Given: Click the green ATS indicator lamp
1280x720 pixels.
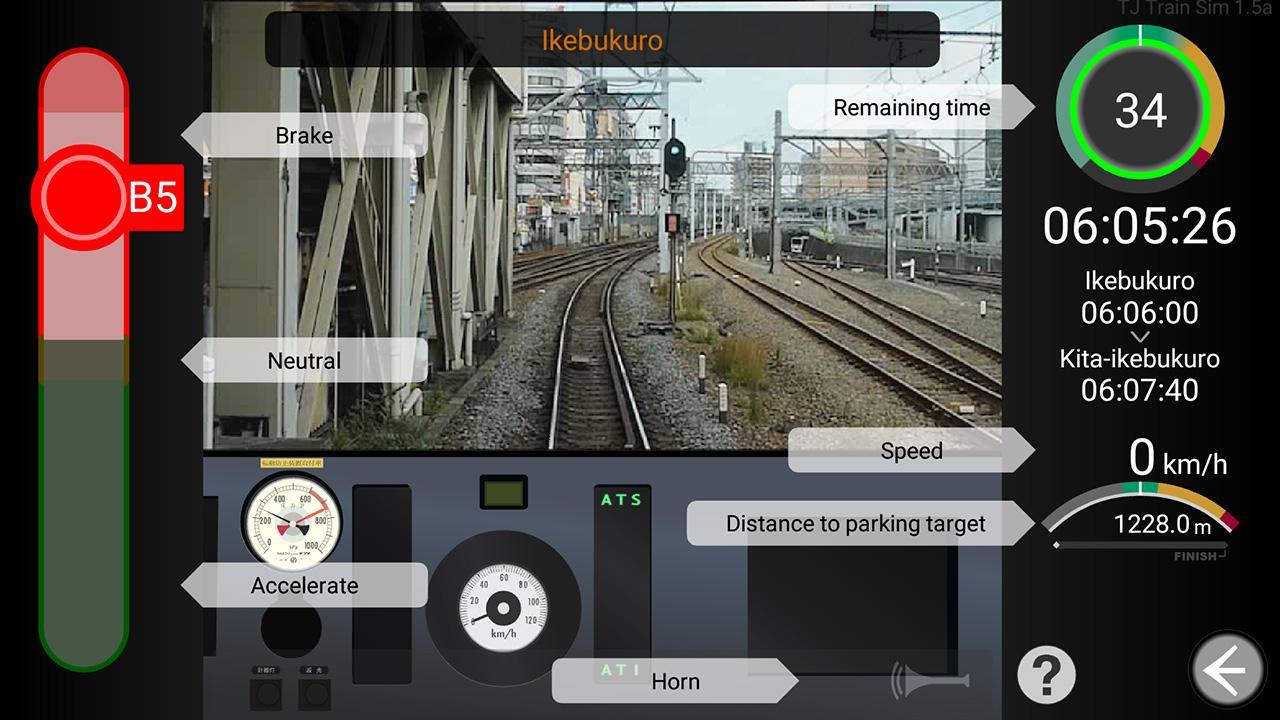Looking at the screenshot, I should [x=622, y=497].
